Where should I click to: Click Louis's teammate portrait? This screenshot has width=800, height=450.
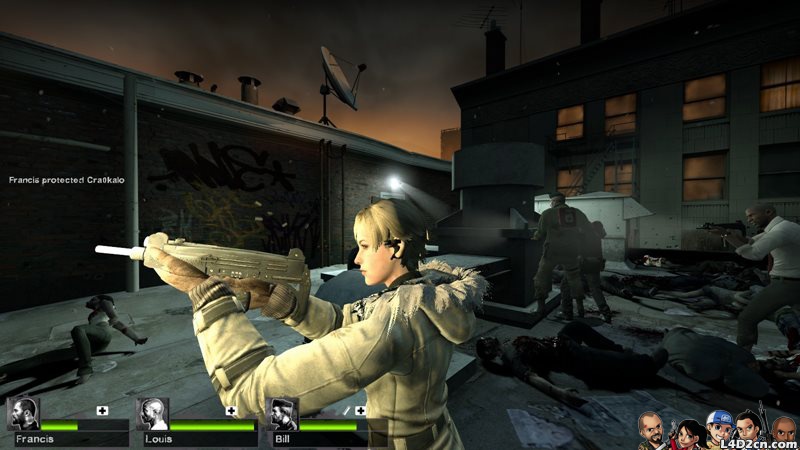click(x=152, y=413)
